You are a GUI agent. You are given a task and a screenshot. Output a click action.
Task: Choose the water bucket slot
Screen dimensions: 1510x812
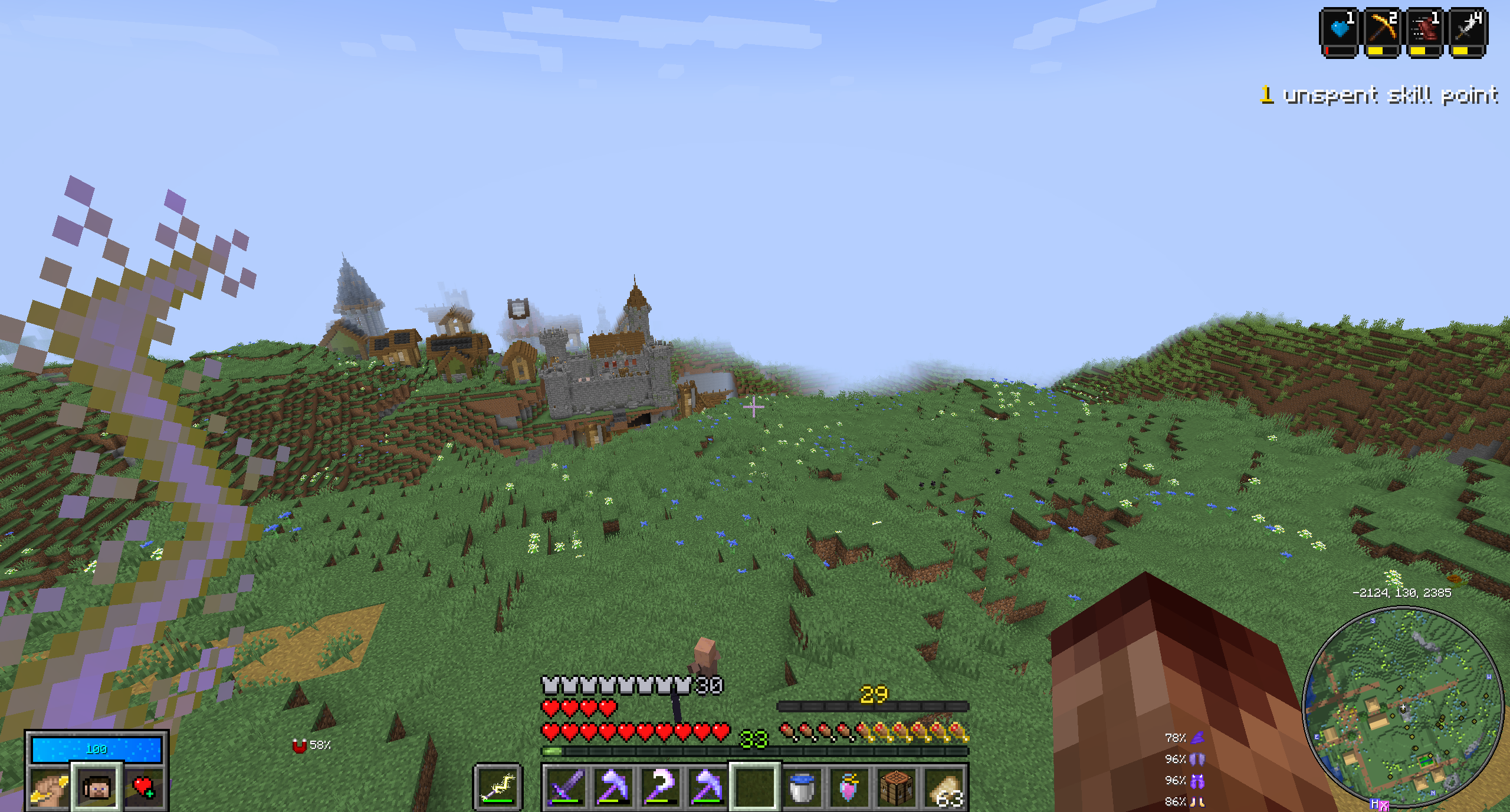click(x=801, y=787)
